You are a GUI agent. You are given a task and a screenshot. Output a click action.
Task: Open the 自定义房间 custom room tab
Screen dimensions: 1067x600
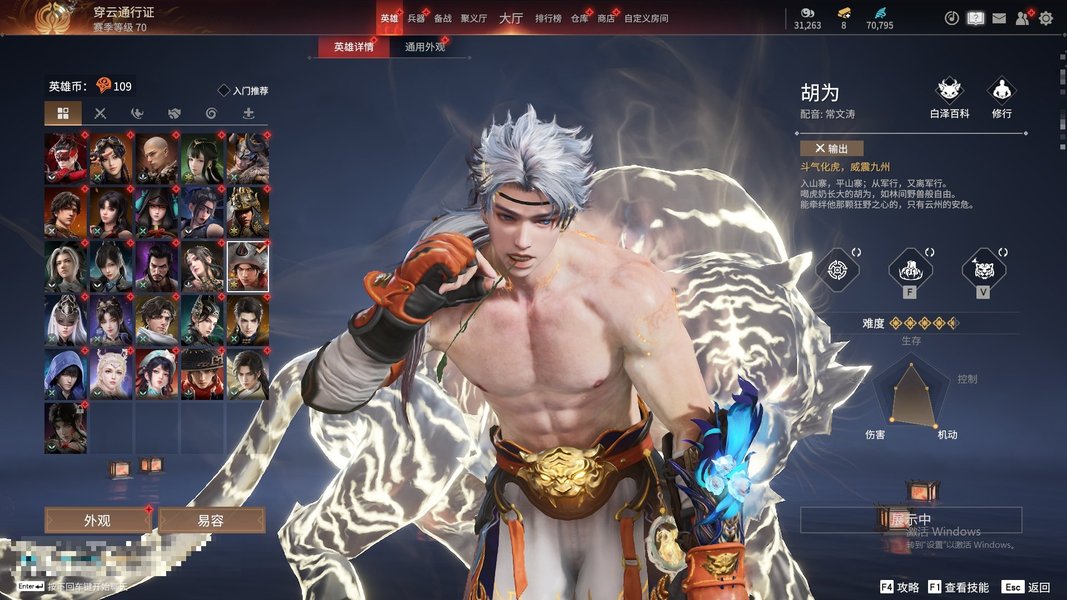click(x=646, y=18)
